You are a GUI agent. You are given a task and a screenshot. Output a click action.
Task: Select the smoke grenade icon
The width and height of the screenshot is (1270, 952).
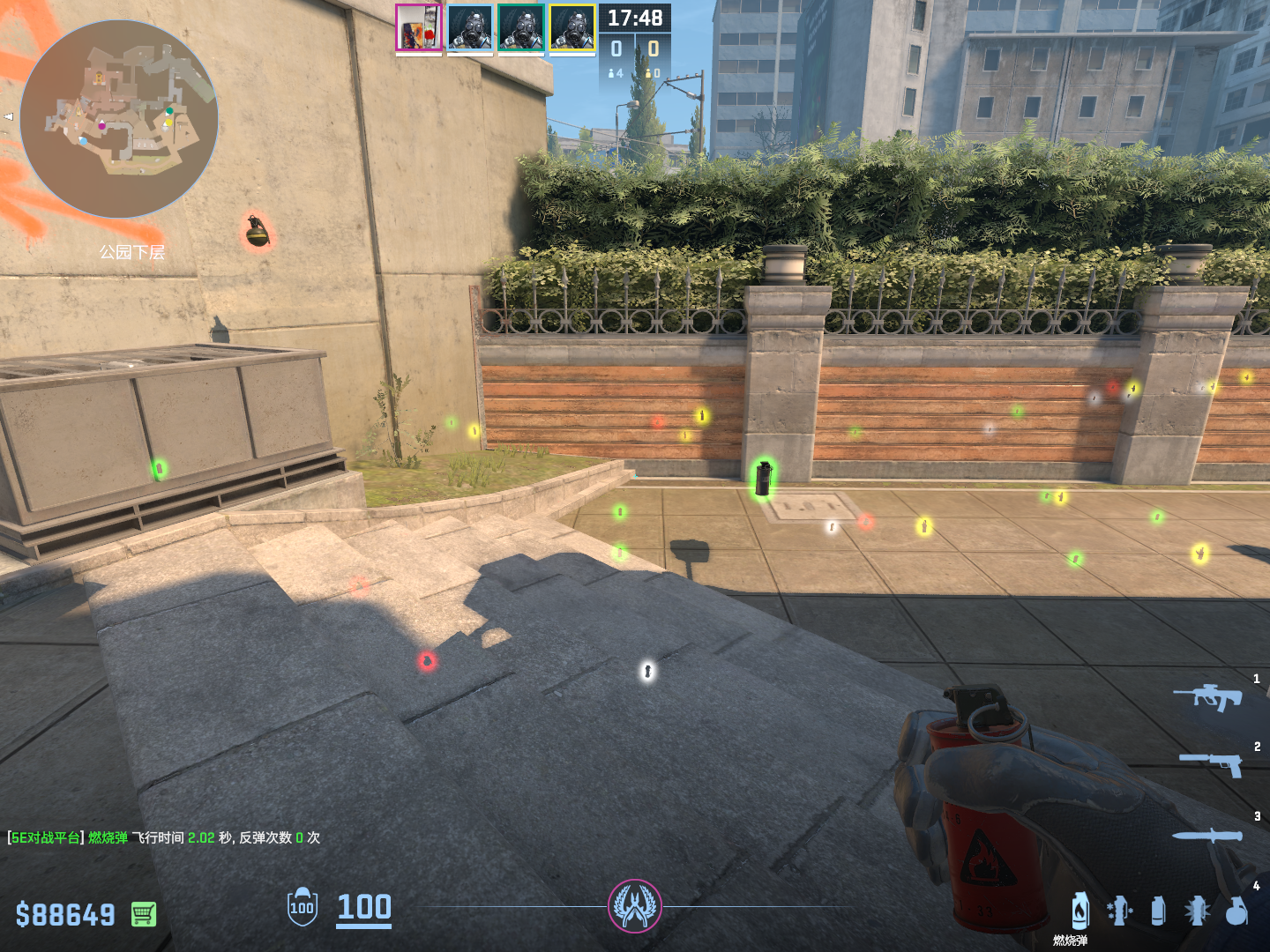click(x=1158, y=911)
